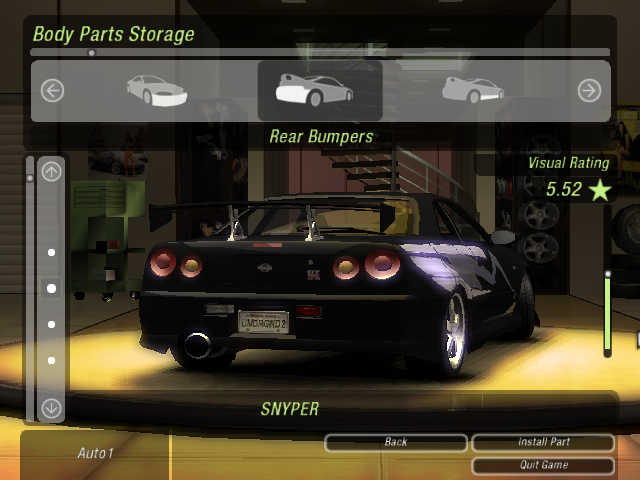Choose the side skirts category icon
Image resolution: width=640 pixels, height=480 pixels.
472,90
